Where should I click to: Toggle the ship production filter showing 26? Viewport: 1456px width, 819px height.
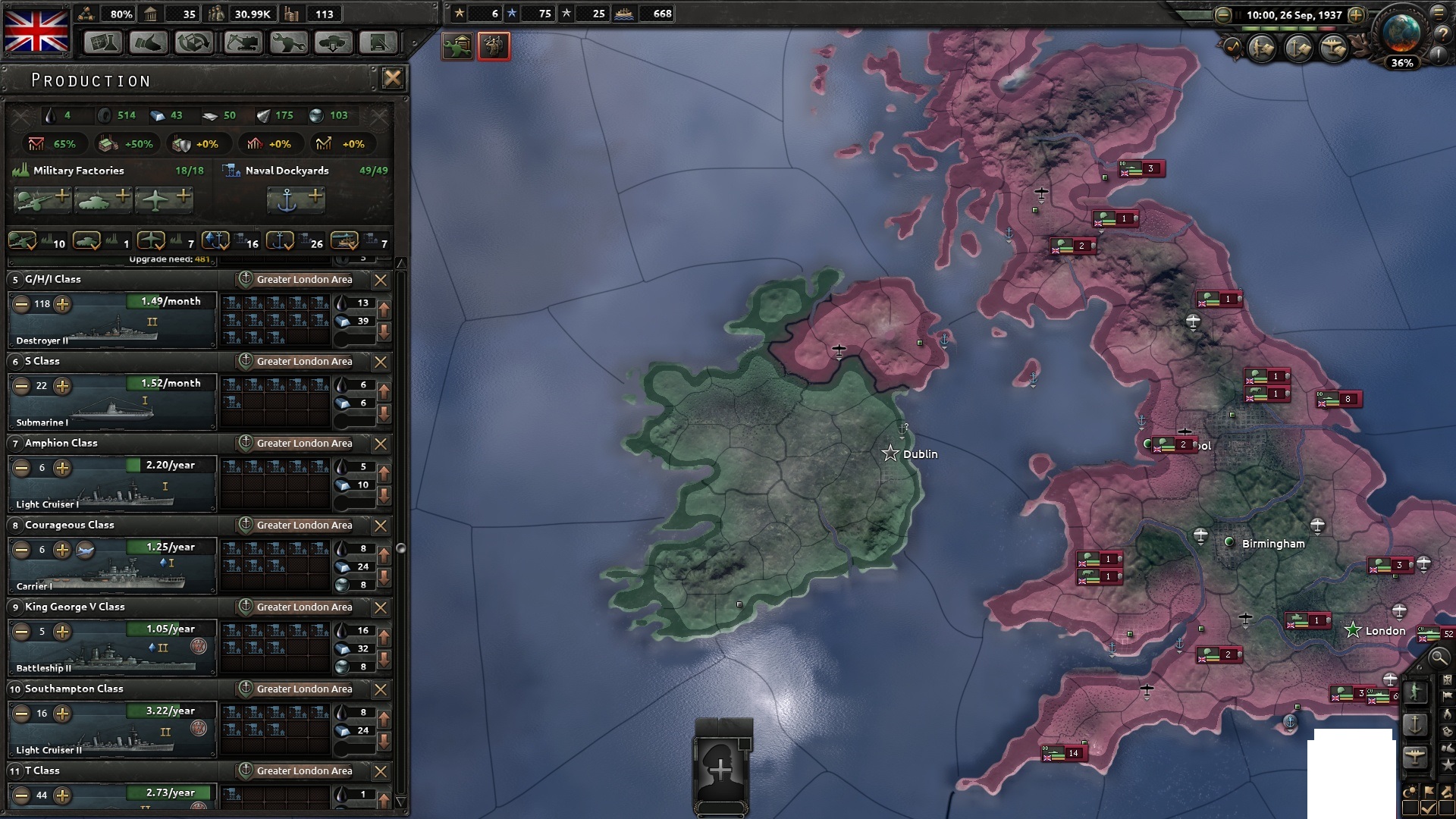coord(281,241)
